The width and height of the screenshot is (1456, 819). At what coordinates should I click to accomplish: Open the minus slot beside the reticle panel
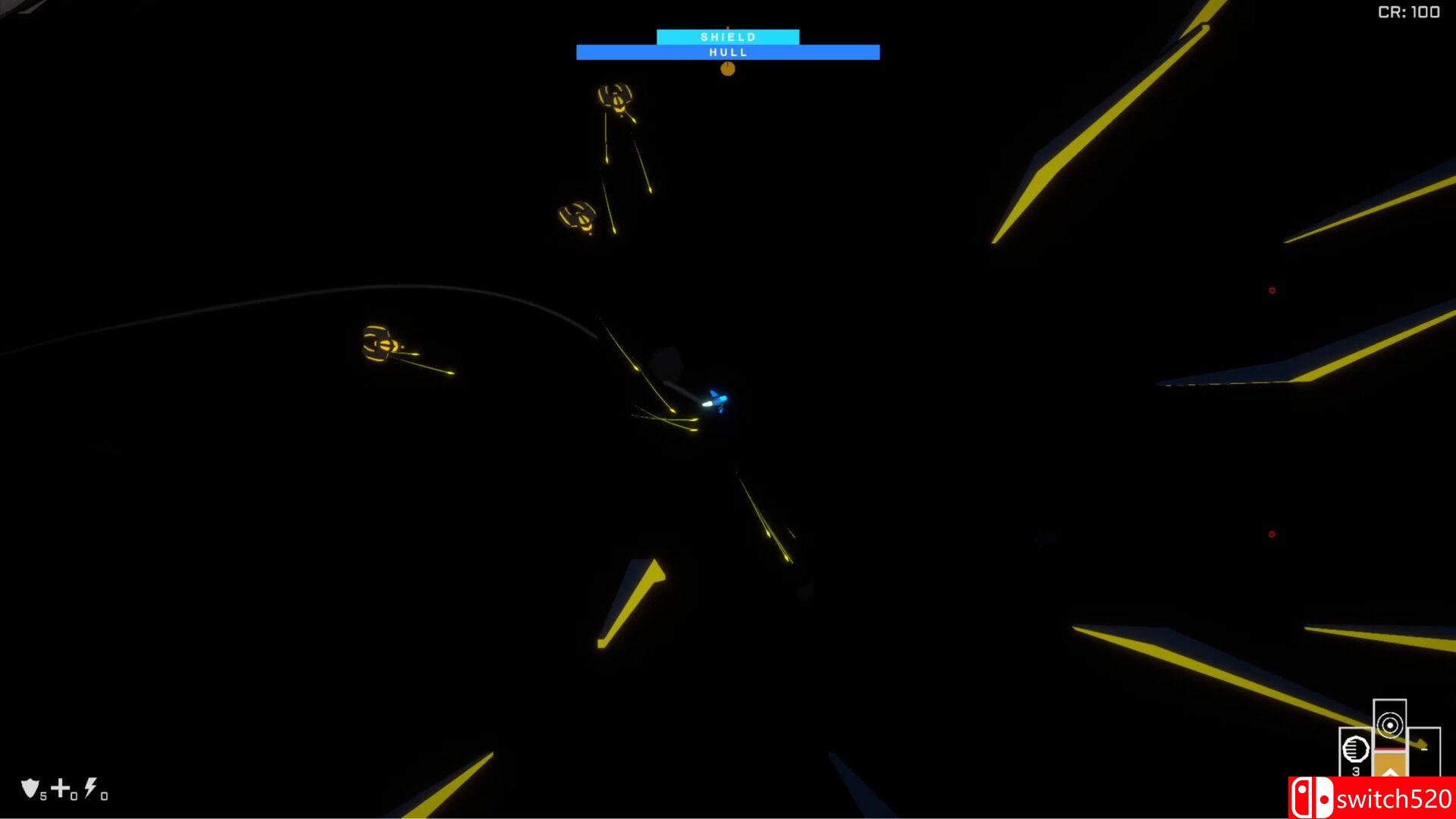pyautogui.click(x=1424, y=749)
